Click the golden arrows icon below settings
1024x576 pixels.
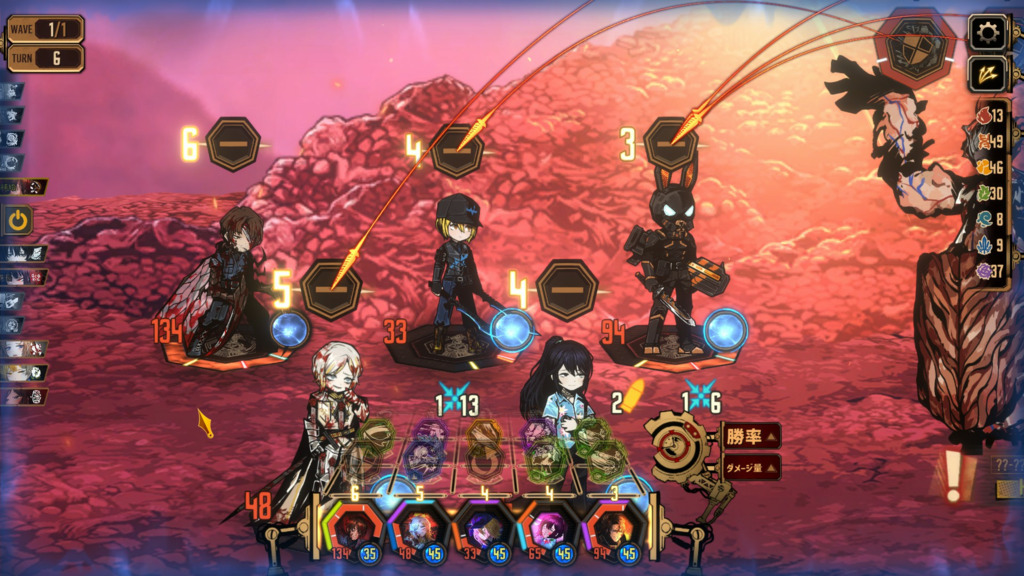pyautogui.click(x=987, y=75)
